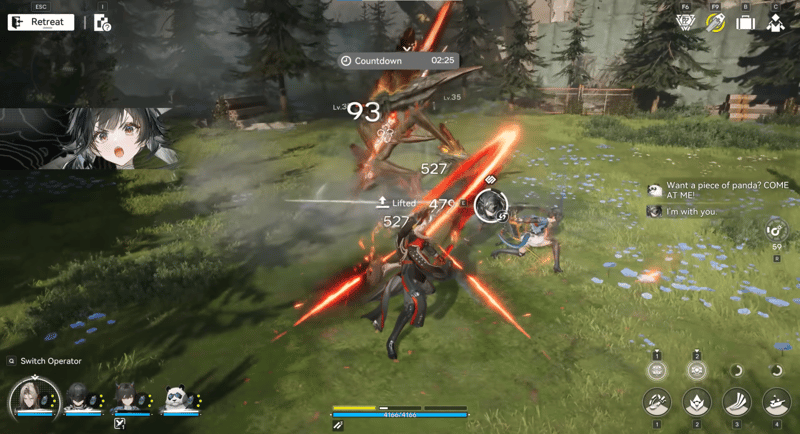The image size is (800, 434).
Task: Switch to the panda operator portrait
Action: tap(177, 397)
